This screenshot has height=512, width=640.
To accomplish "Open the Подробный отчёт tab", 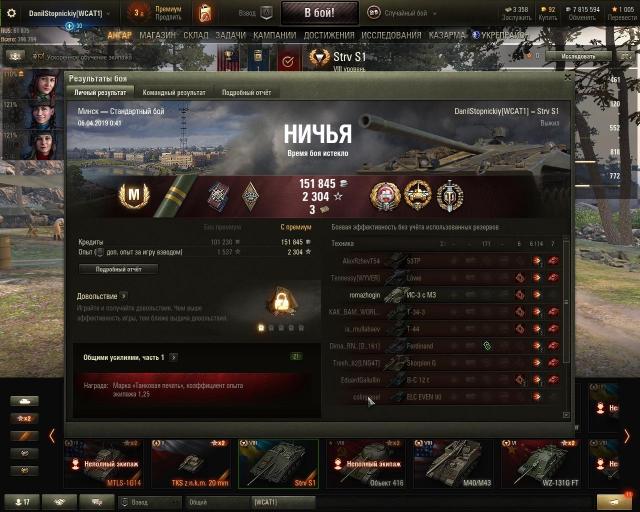I will [246, 92].
